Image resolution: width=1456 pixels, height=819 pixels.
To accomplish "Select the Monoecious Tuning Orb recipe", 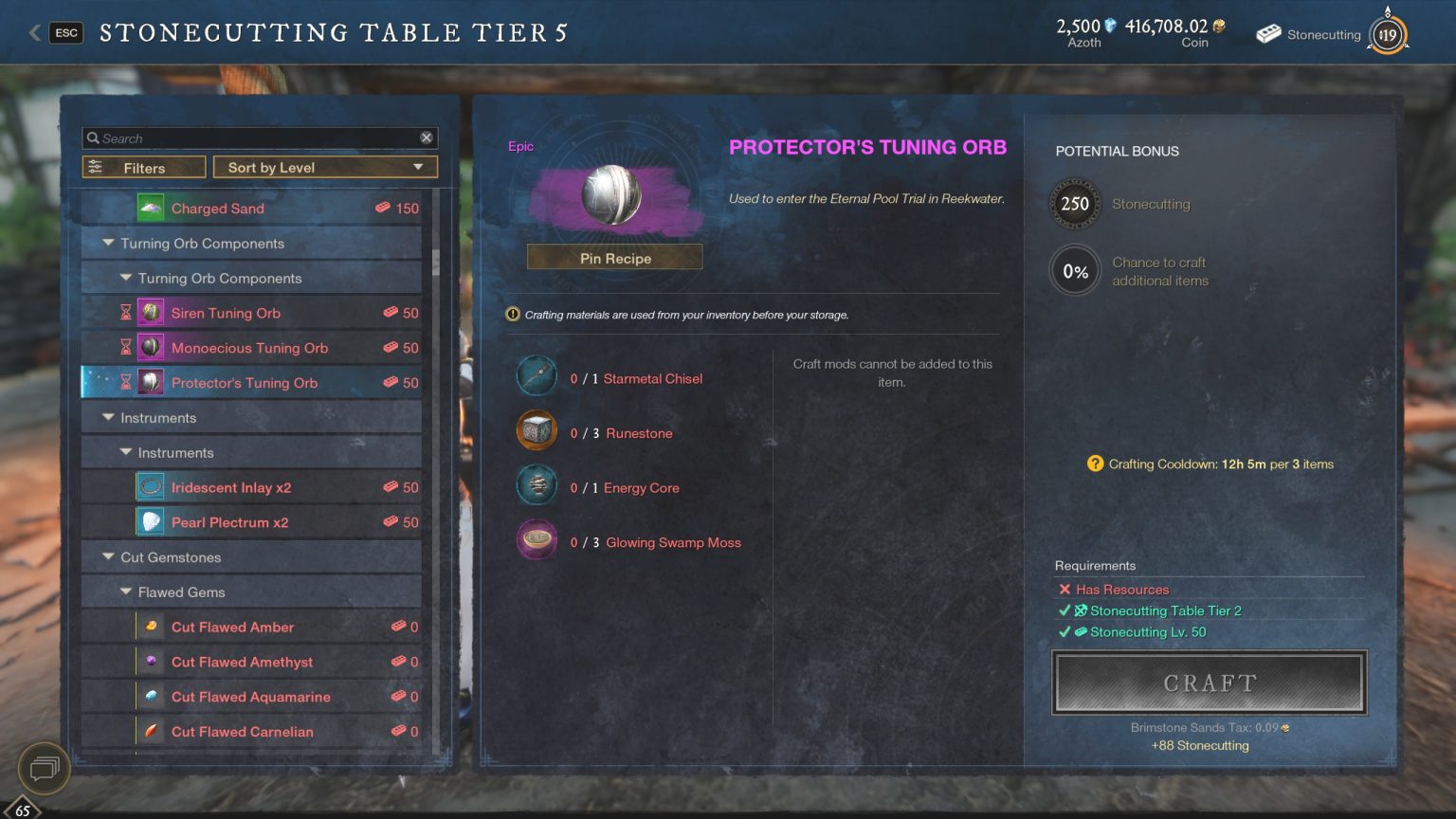I will pyautogui.click(x=249, y=347).
